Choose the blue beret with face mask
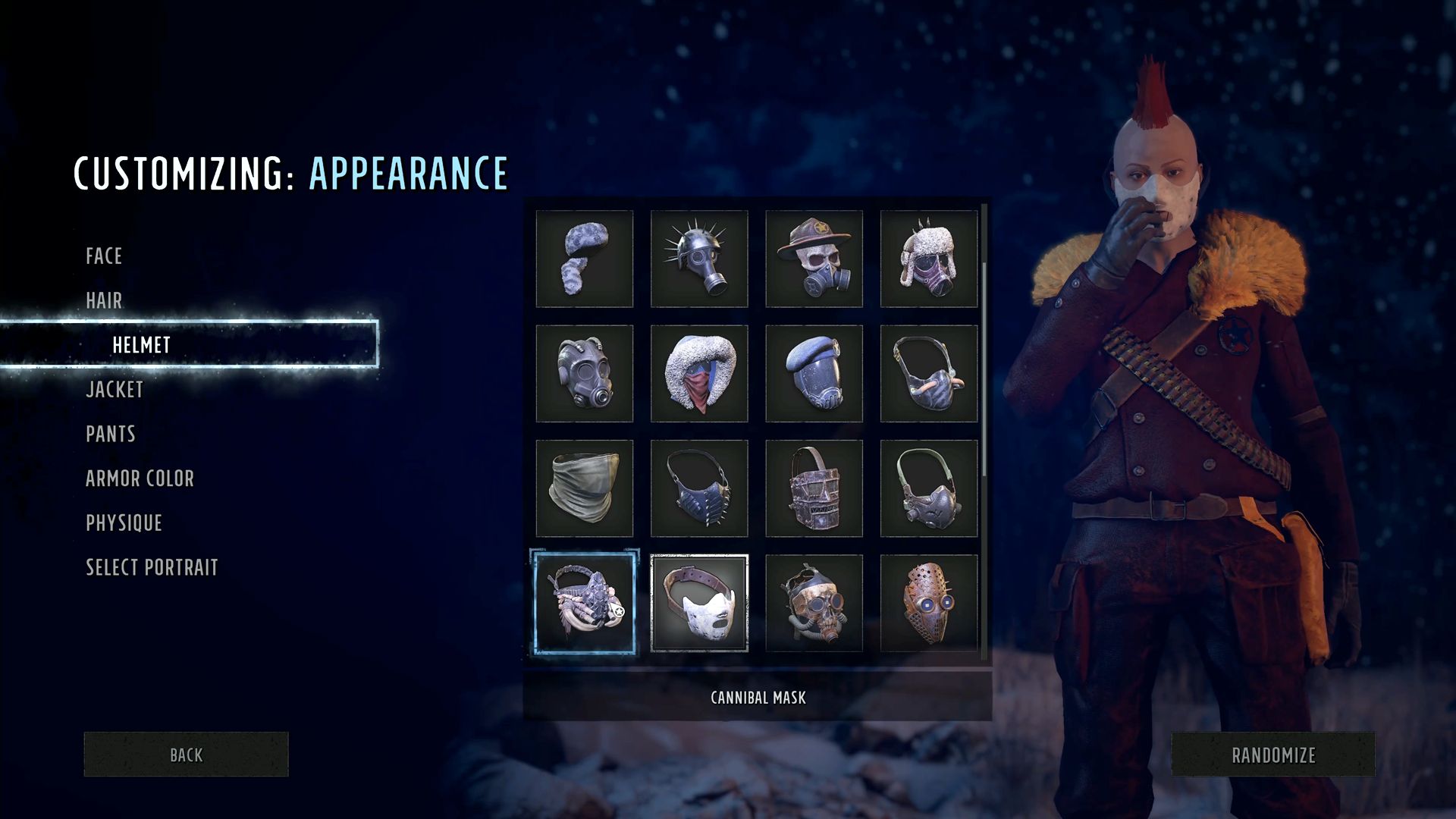This screenshot has width=1456, height=819. pyautogui.click(x=814, y=373)
